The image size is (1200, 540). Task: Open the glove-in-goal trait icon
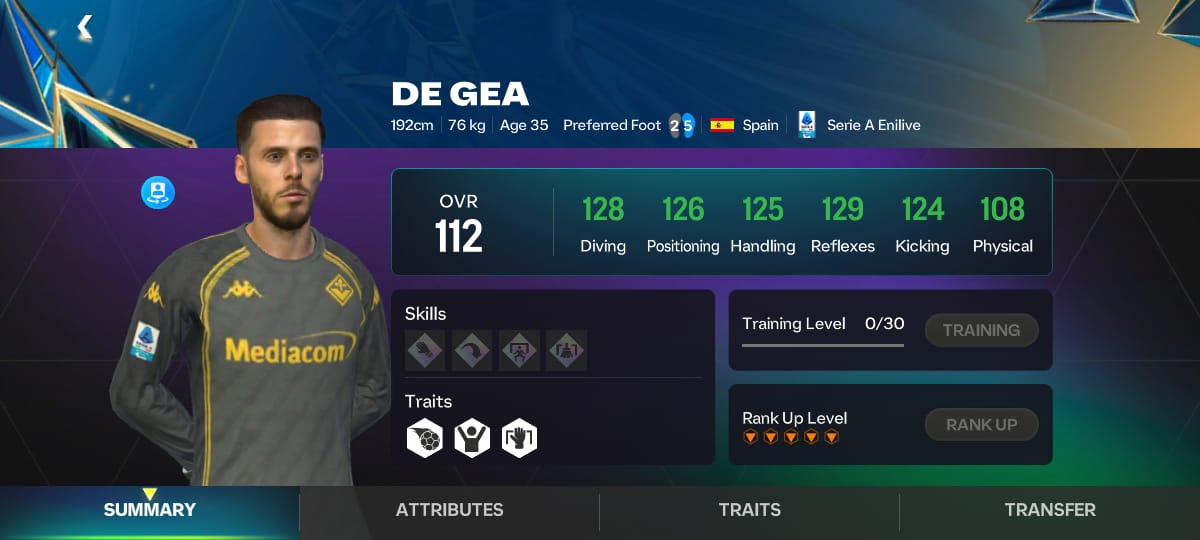[x=519, y=438]
